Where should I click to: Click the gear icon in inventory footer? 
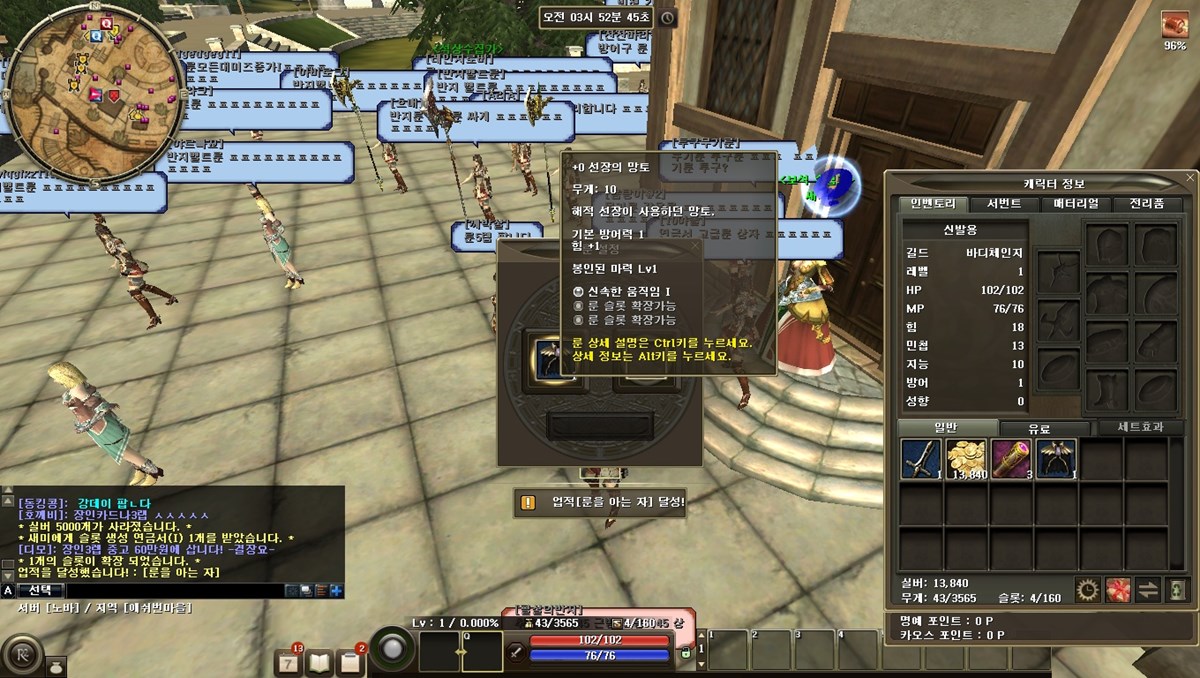coord(1088,590)
